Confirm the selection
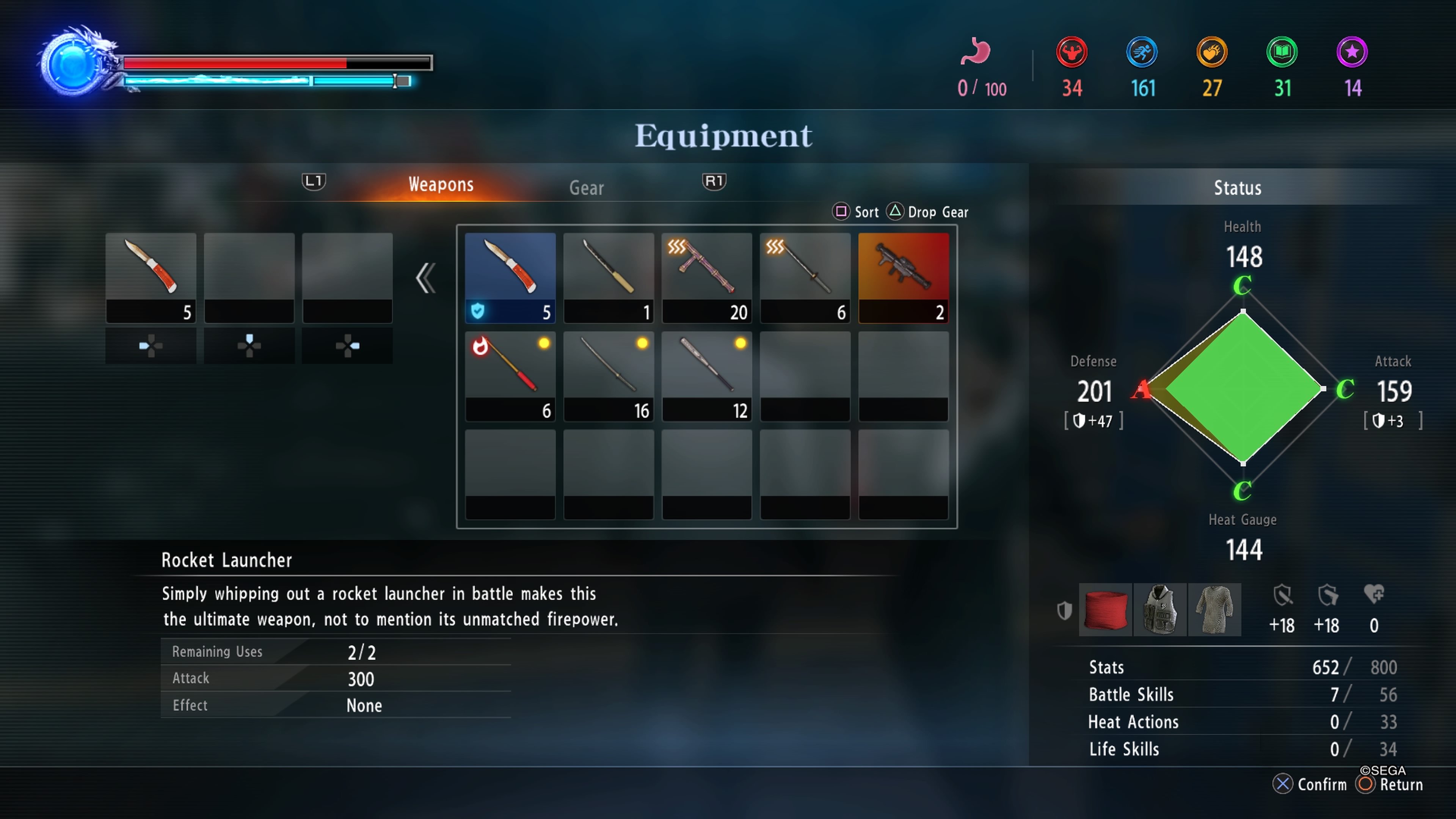This screenshot has width=1456, height=819. tap(1310, 784)
